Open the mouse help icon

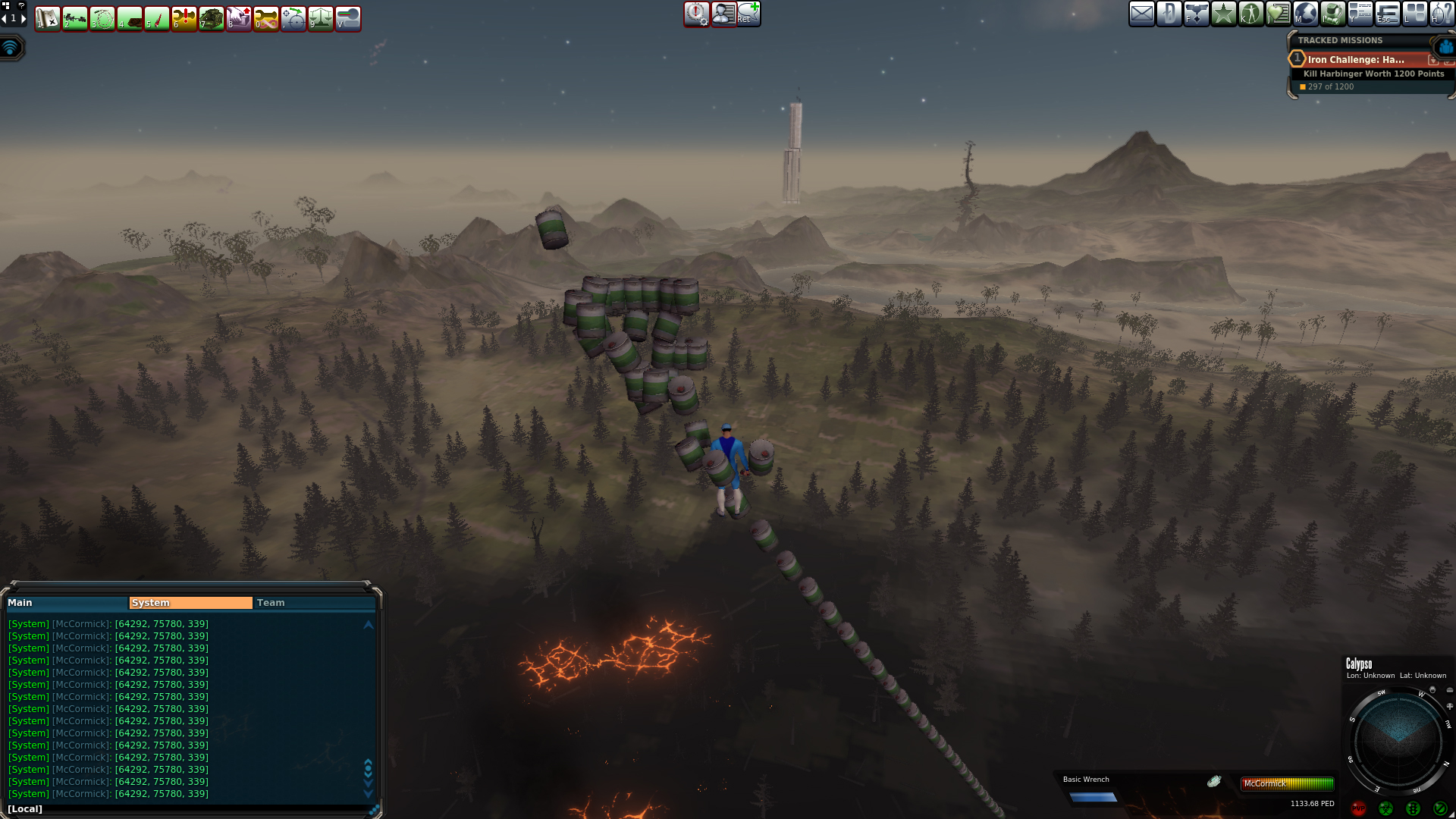click(1442, 14)
